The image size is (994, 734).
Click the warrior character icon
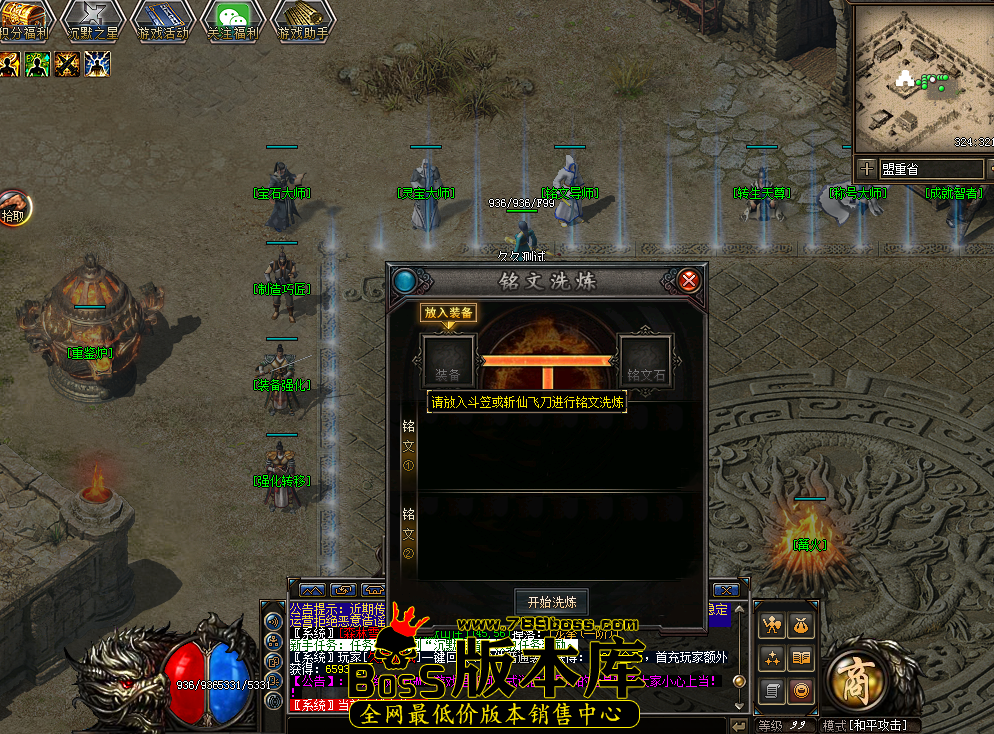coord(771,626)
